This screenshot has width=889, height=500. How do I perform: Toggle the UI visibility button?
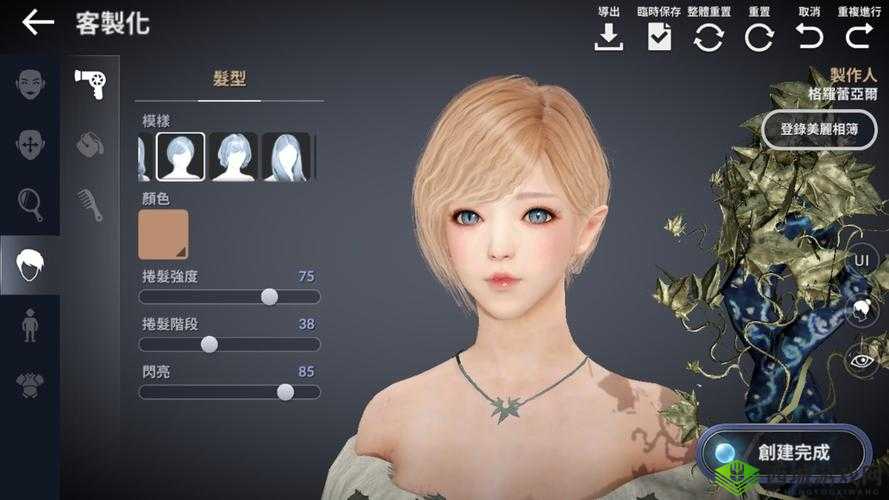[860, 260]
